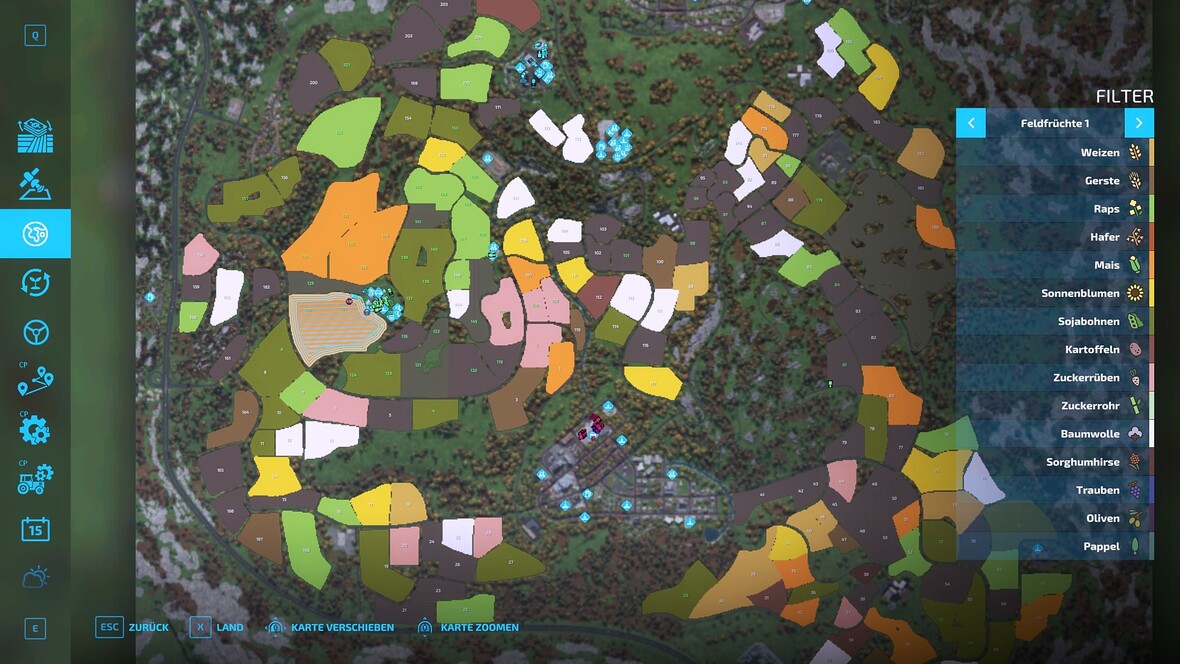Toggle the Baumwolle filter entry
This screenshot has width=1180, height=664.
coord(1054,434)
